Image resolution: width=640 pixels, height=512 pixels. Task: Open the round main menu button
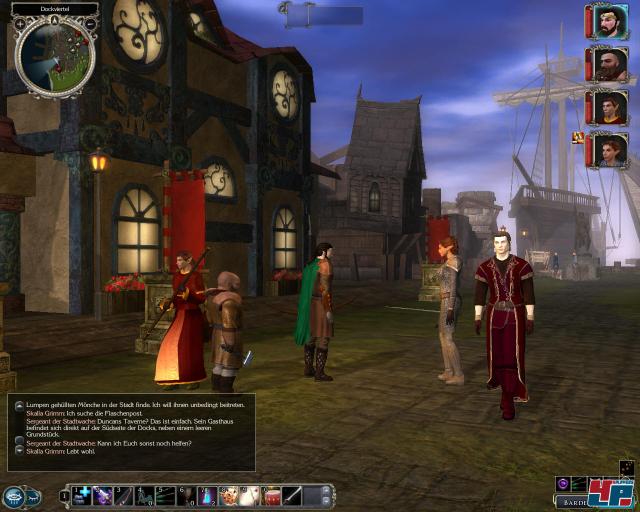click(x=13, y=495)
